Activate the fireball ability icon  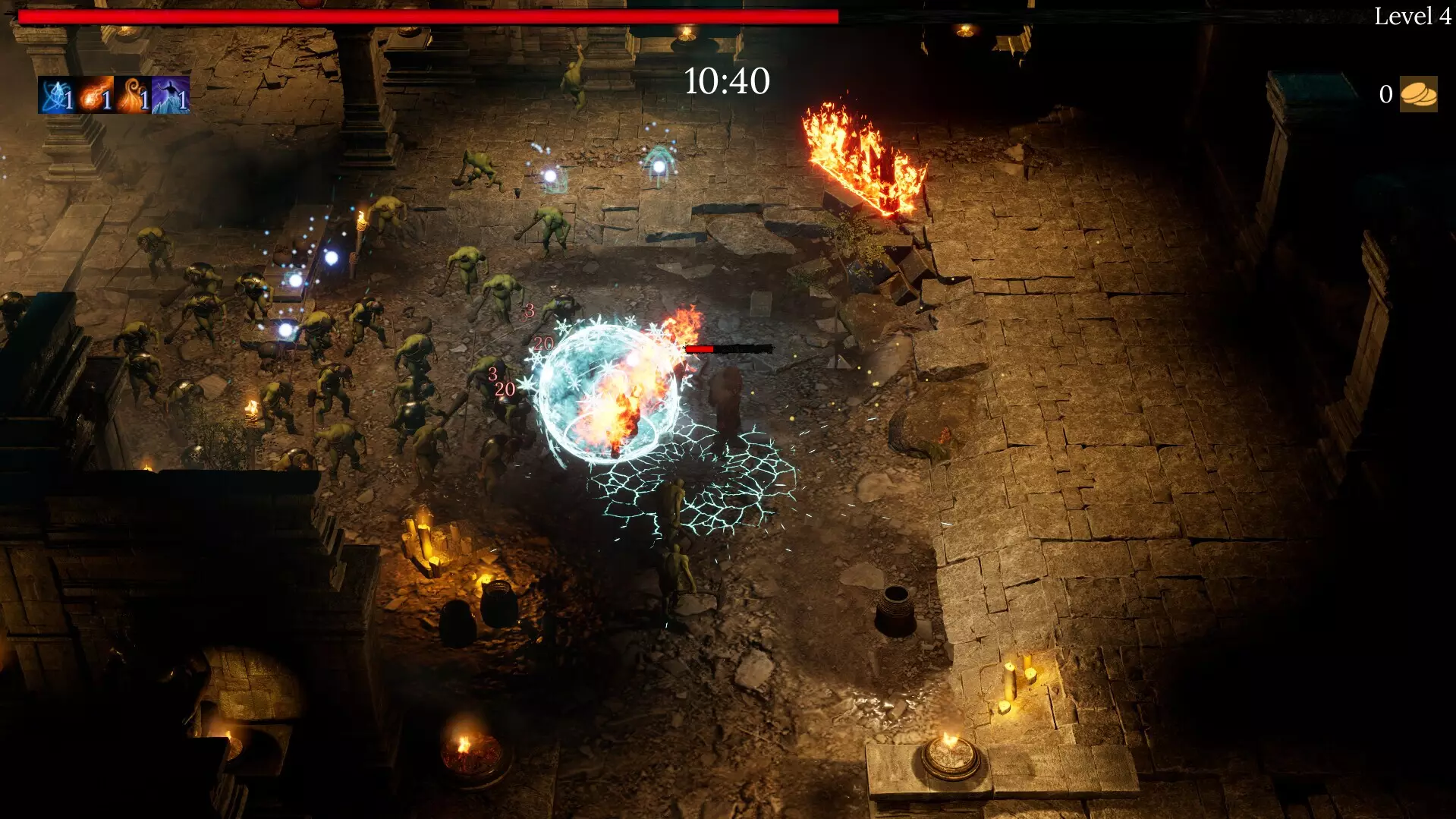click(x=95, y=96)
